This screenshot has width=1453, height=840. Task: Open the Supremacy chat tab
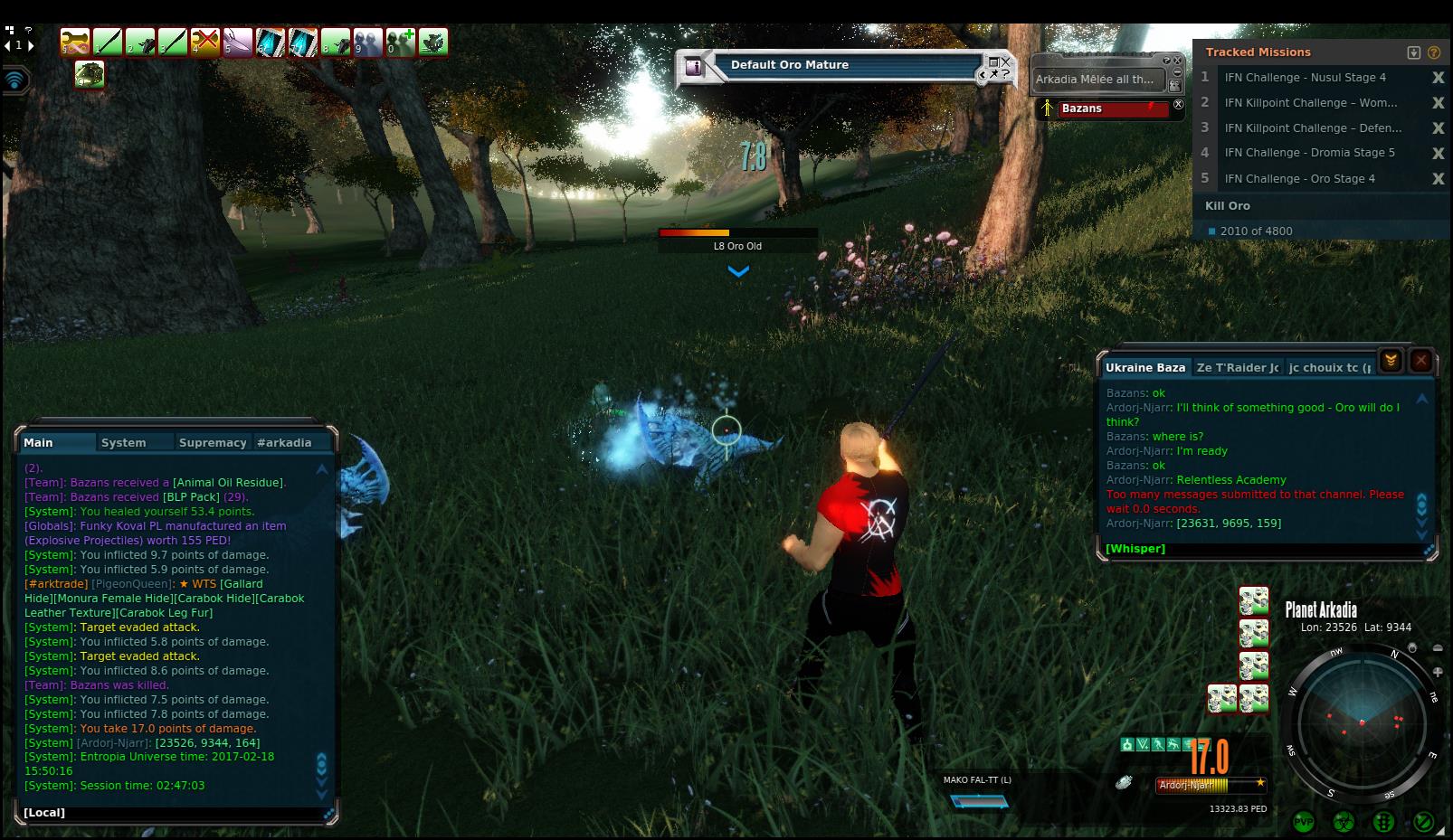(x=213, y=443)
